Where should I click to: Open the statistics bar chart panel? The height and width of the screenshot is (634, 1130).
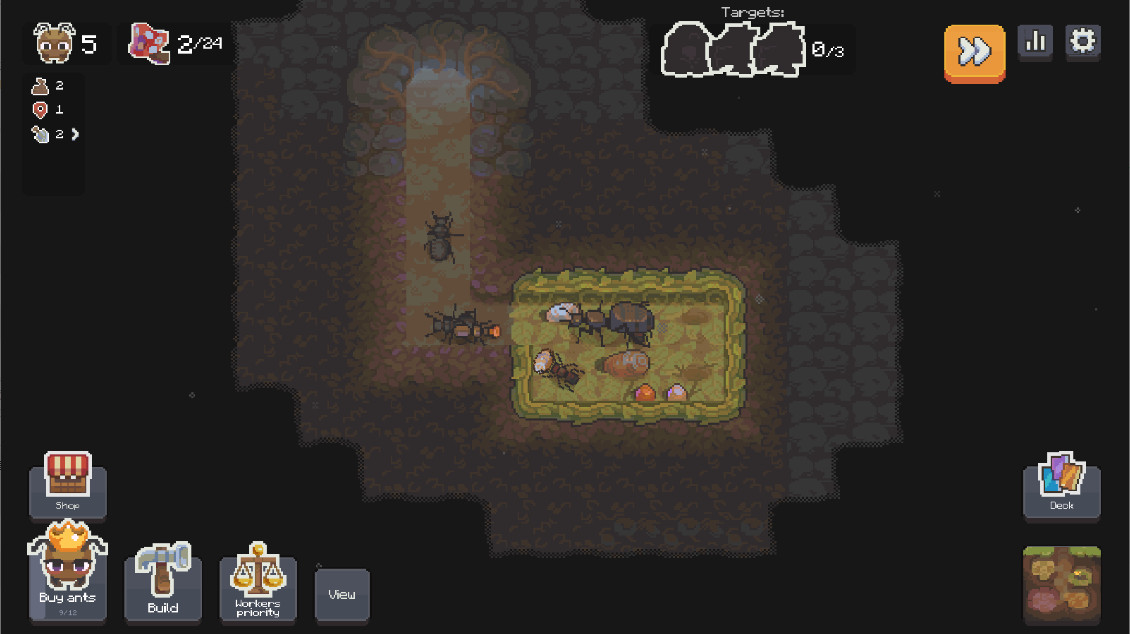[1035, 42]
